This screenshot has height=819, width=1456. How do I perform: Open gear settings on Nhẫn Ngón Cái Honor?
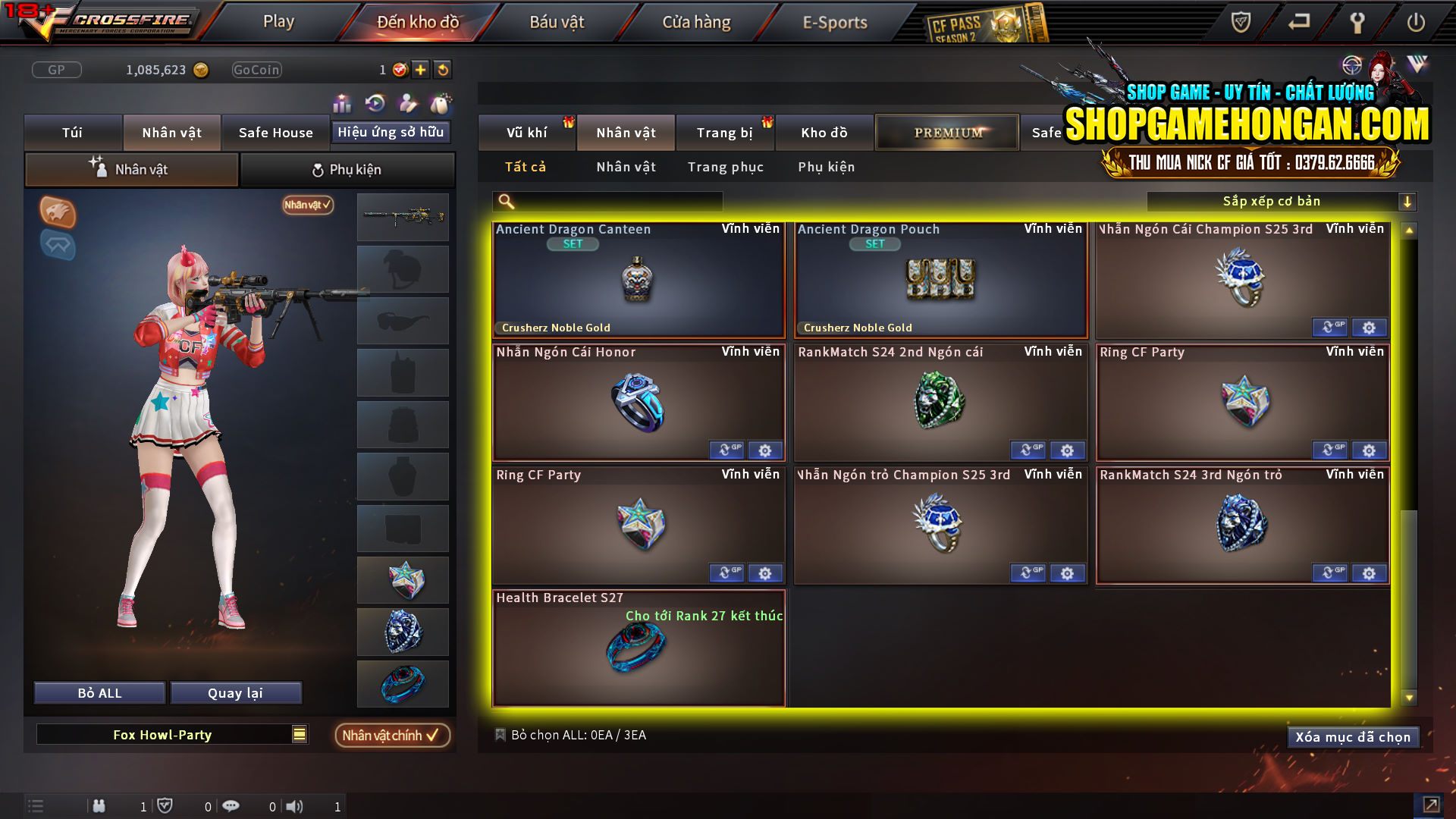(764, 450)
